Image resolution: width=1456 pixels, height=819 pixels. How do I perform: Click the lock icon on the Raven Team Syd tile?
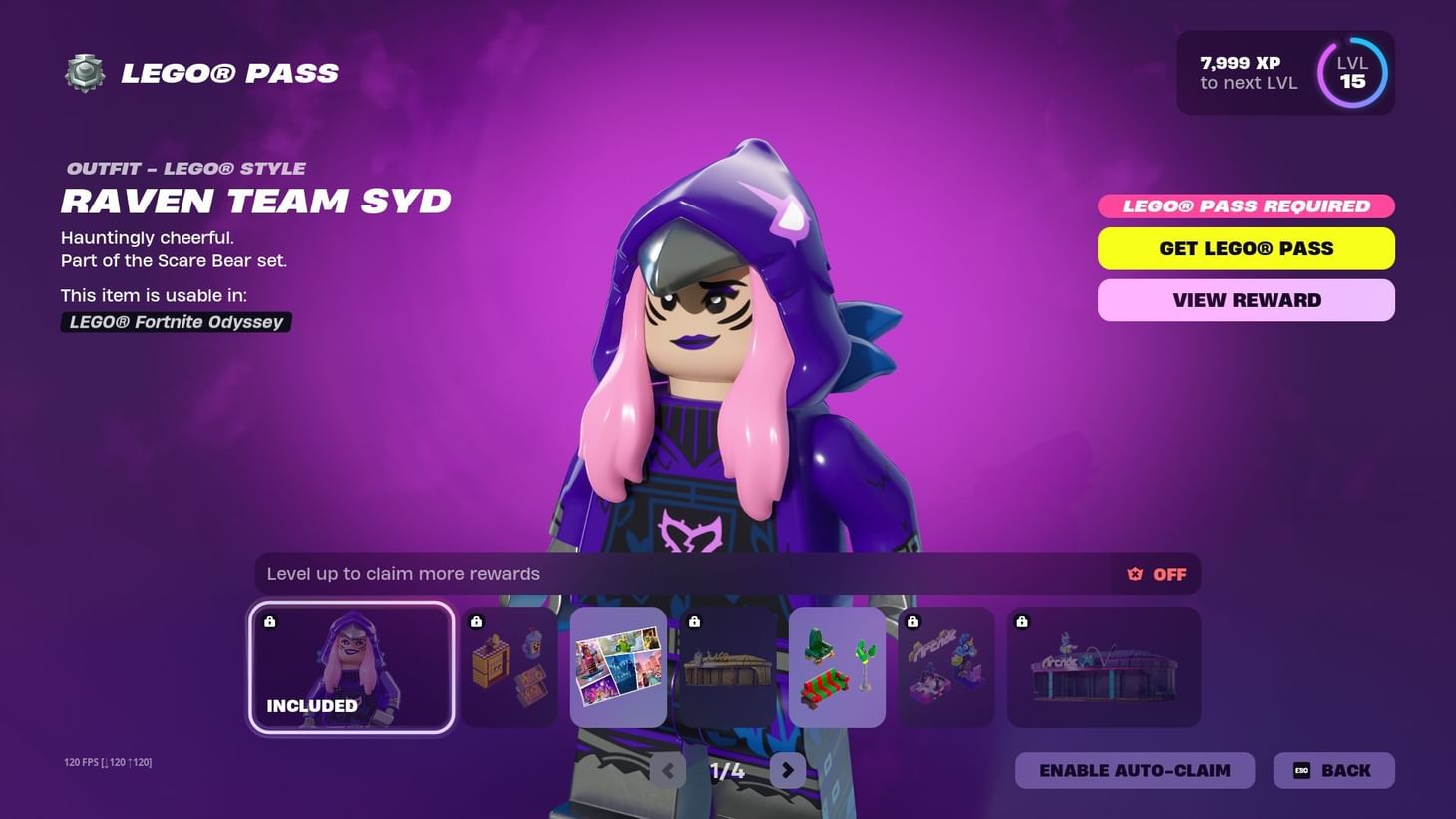tap(268, 621)
